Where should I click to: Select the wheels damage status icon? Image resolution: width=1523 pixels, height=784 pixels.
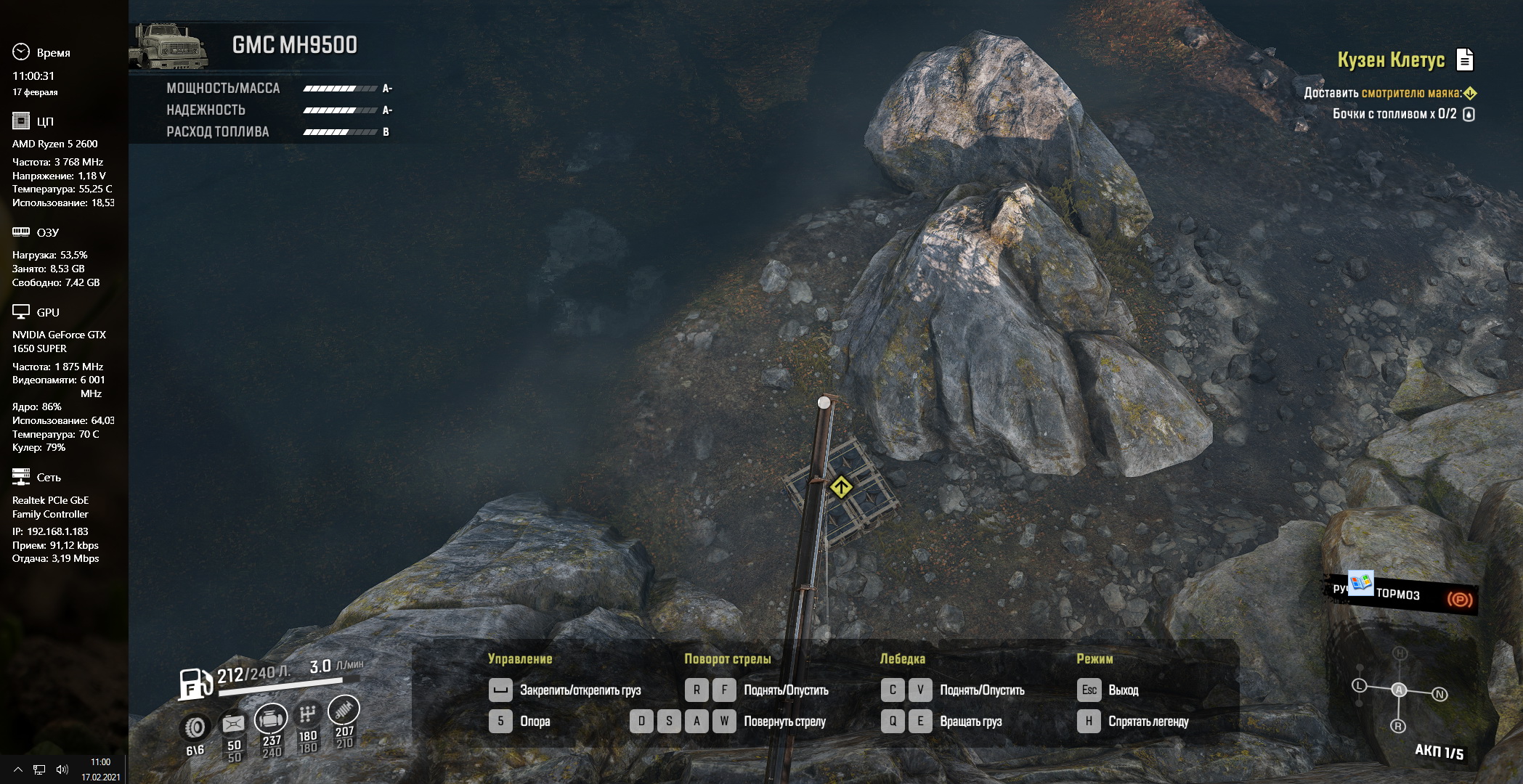click(x=195, y=727)
